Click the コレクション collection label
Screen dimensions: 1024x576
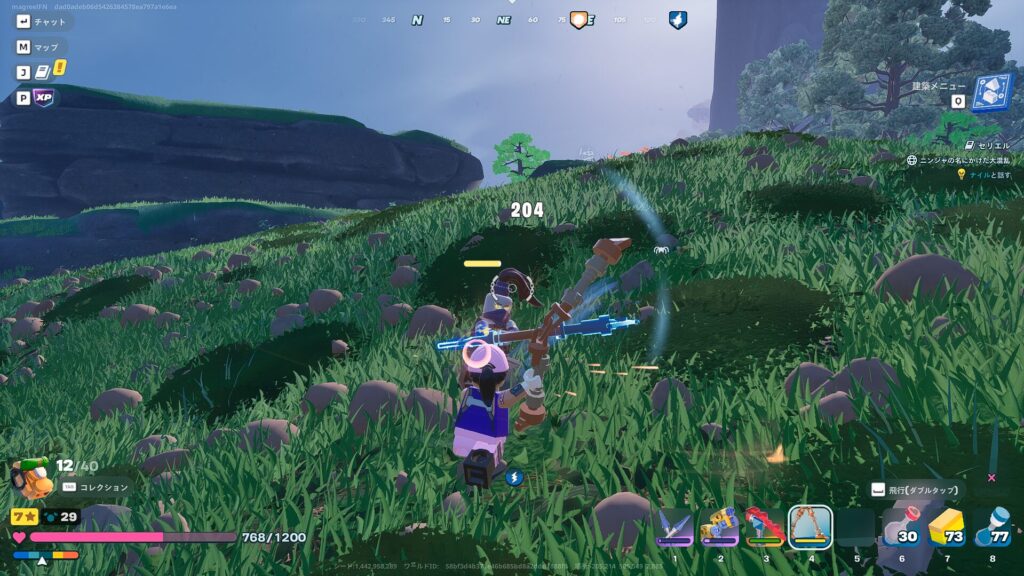pyautogui.click(x=104, y=487)
